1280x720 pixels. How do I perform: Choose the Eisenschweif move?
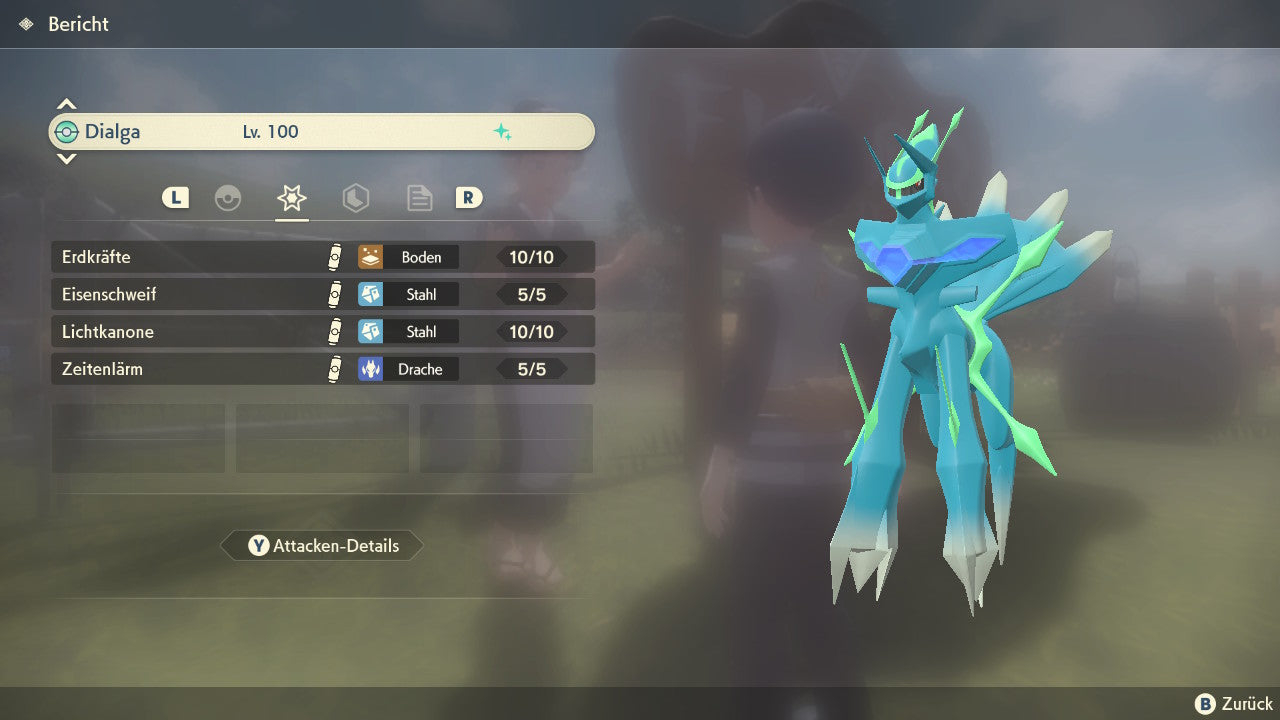tap(322, 294)
